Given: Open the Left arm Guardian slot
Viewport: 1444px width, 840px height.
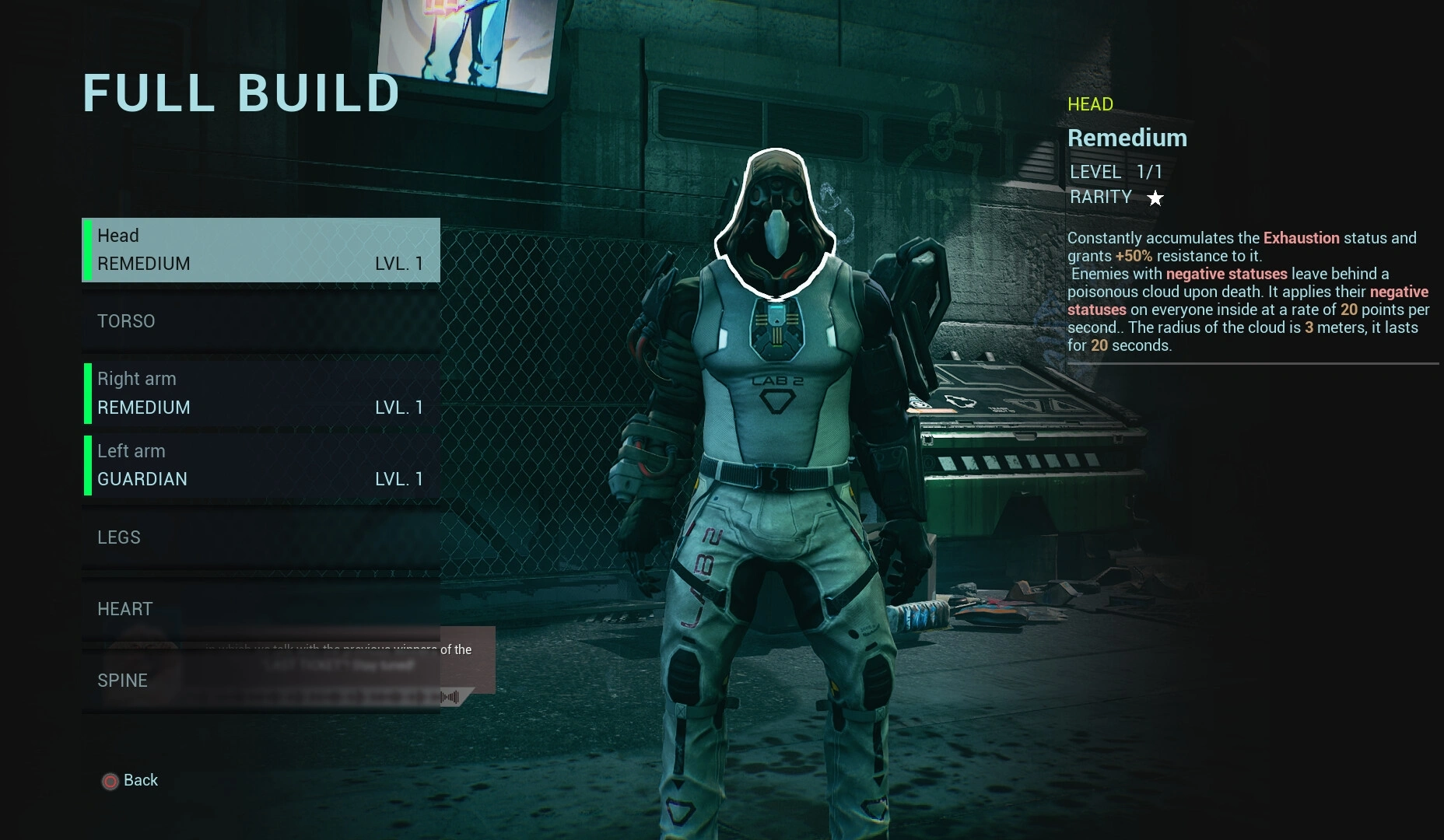Looking at the screenshot, I should (x=261, y=465).
